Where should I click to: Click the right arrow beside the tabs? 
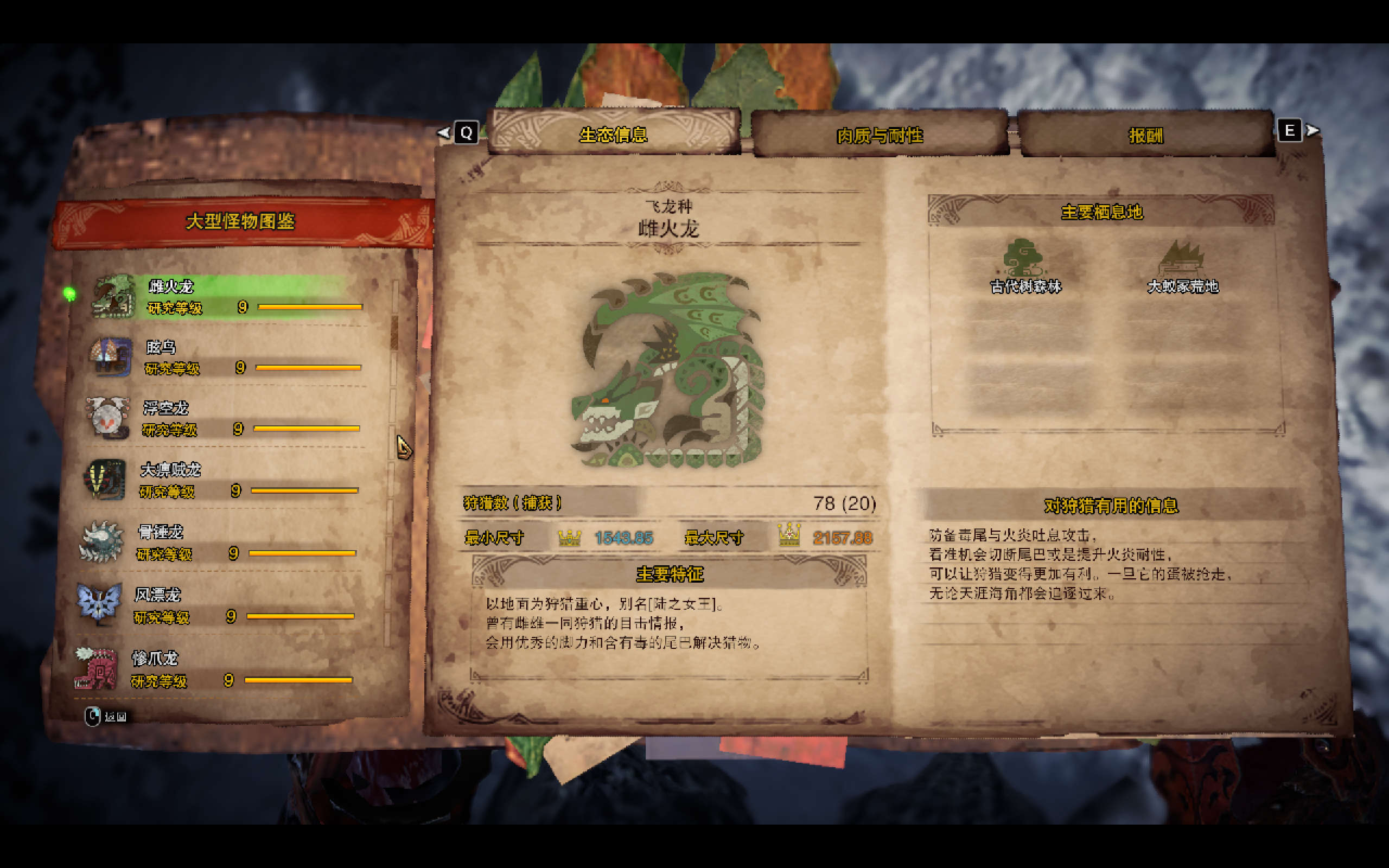(x=1312, y=131)
